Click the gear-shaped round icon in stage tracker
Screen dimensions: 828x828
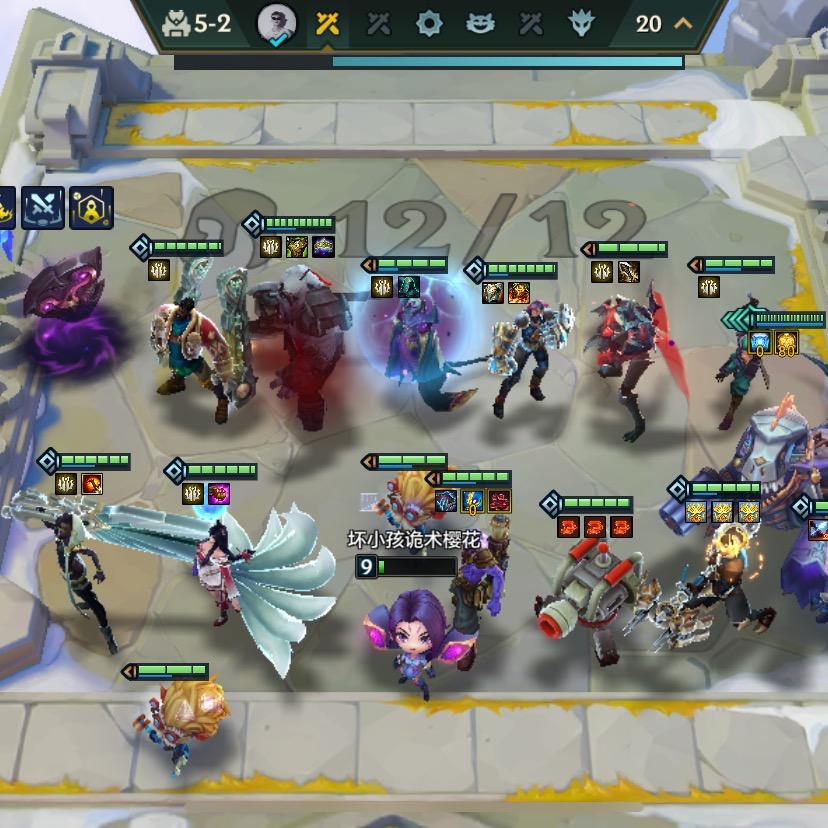[429, 24]
